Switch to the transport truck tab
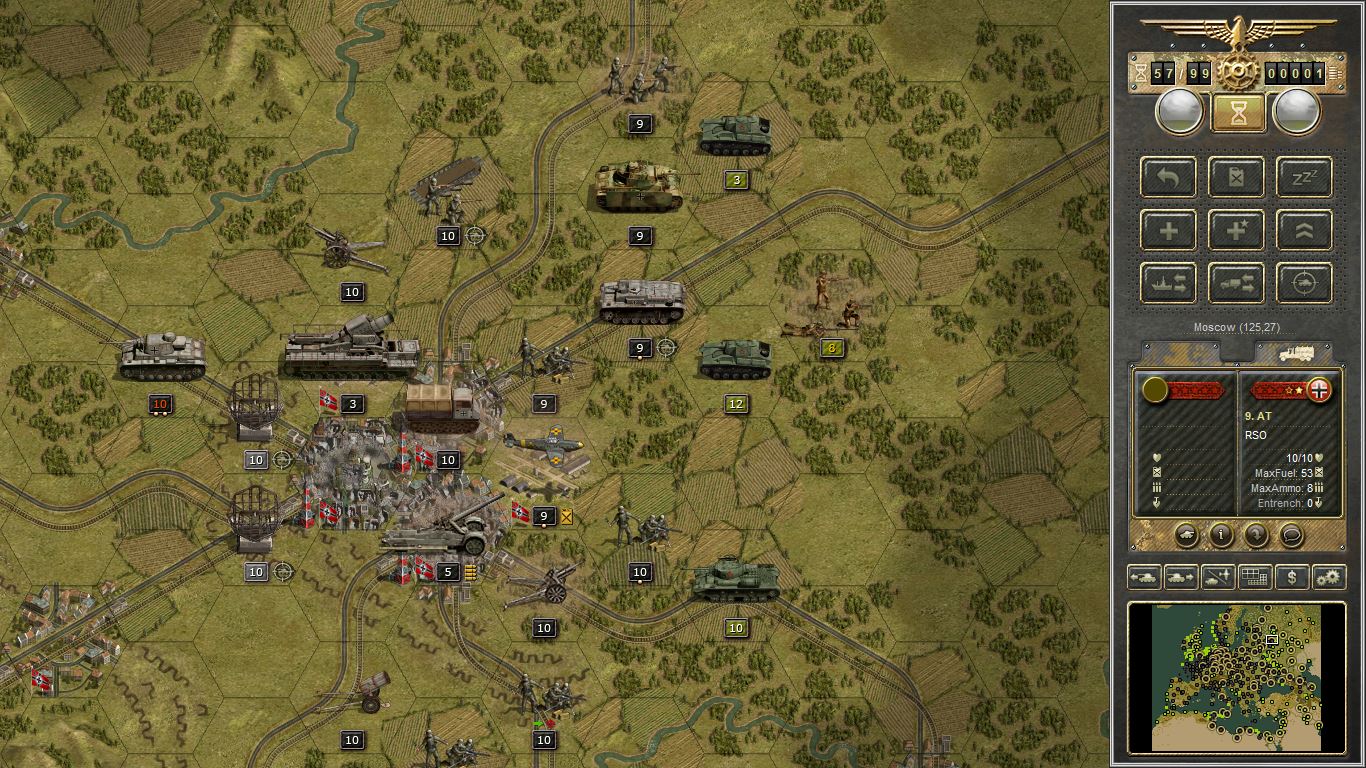This screenshot has width=1366, height=768. [x=1297, y=353]
